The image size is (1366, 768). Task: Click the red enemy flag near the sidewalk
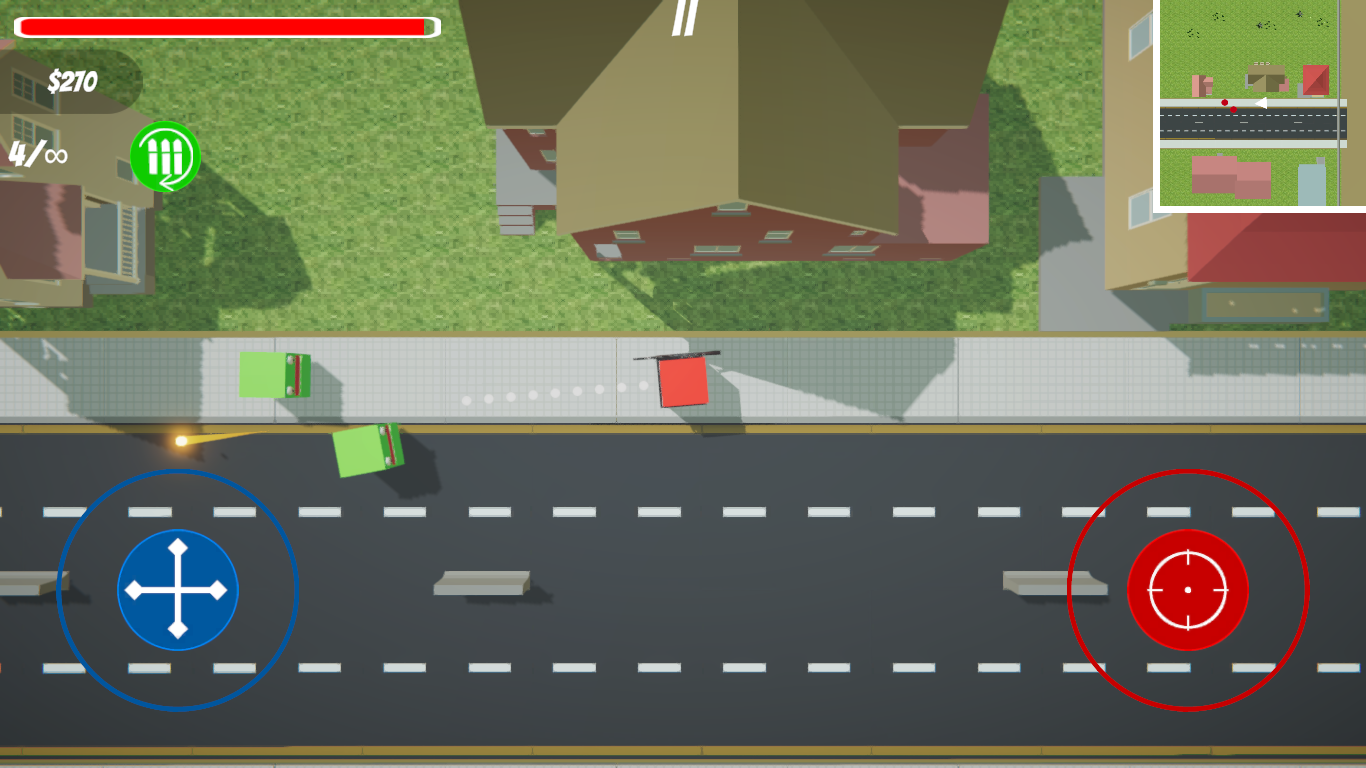pyautogui.click(x=684, y=383)
